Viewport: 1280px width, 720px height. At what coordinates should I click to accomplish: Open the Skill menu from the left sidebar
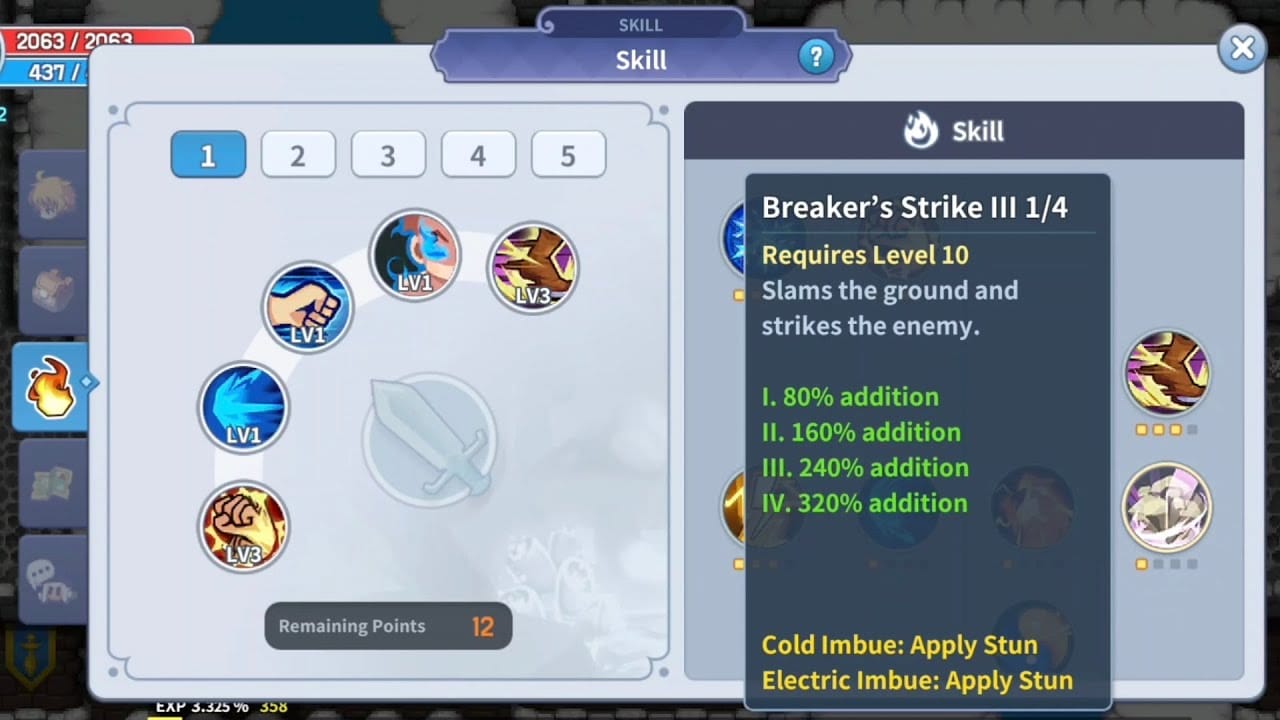pyautogui.click(x=52, y=385)
